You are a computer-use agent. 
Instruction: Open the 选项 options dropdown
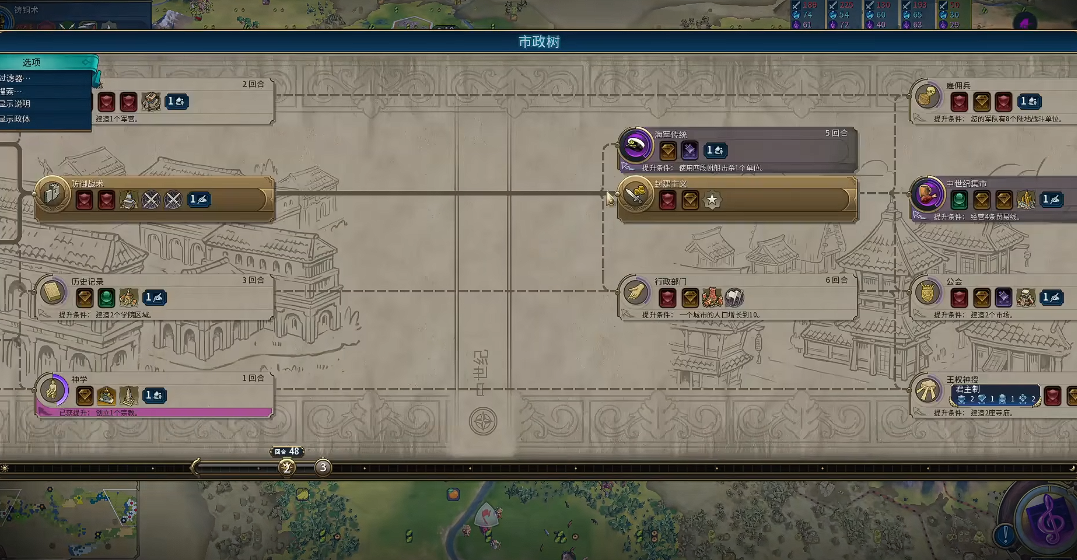(45, 63)
